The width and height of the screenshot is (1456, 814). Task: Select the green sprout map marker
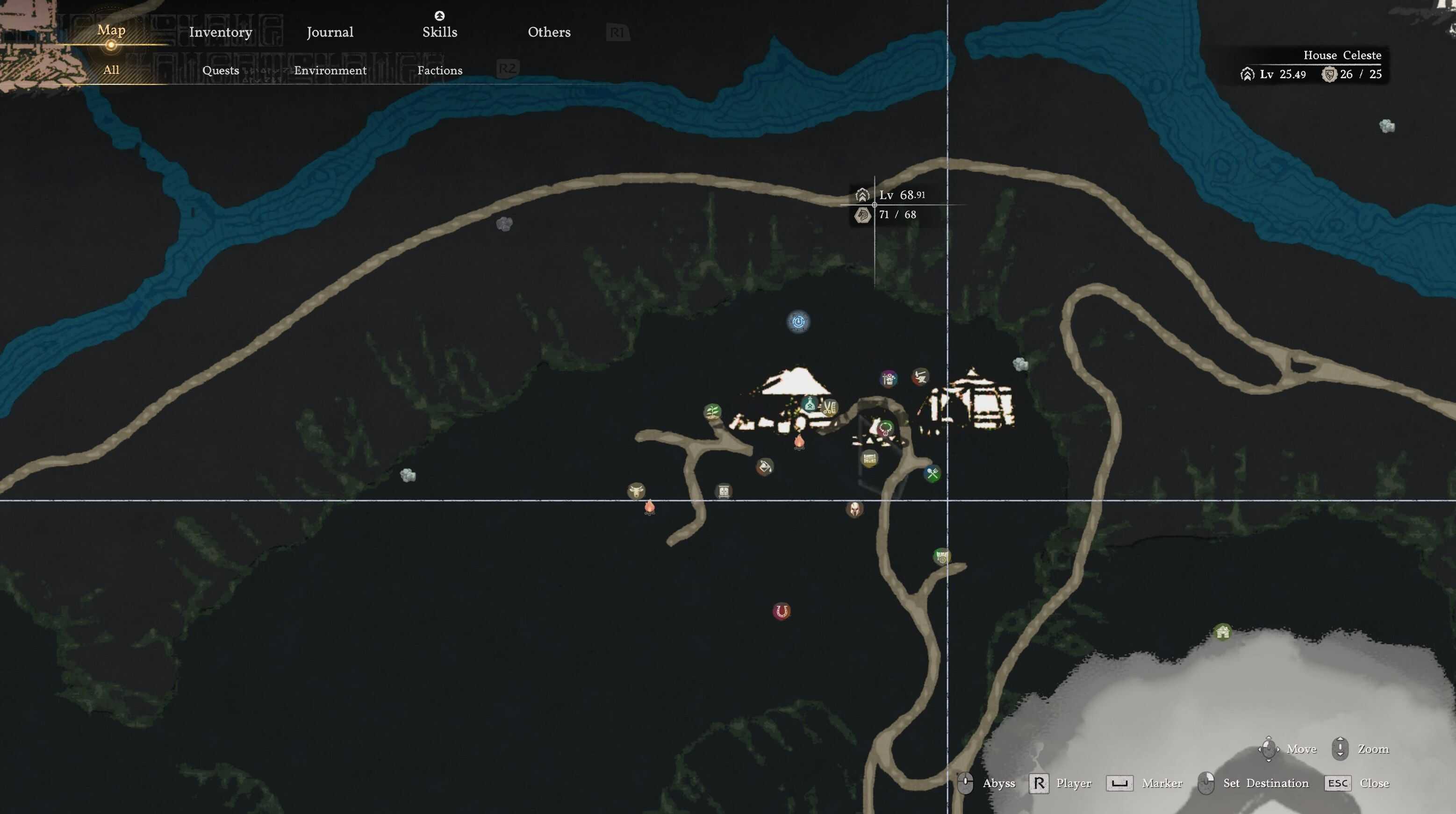(712, 411)
